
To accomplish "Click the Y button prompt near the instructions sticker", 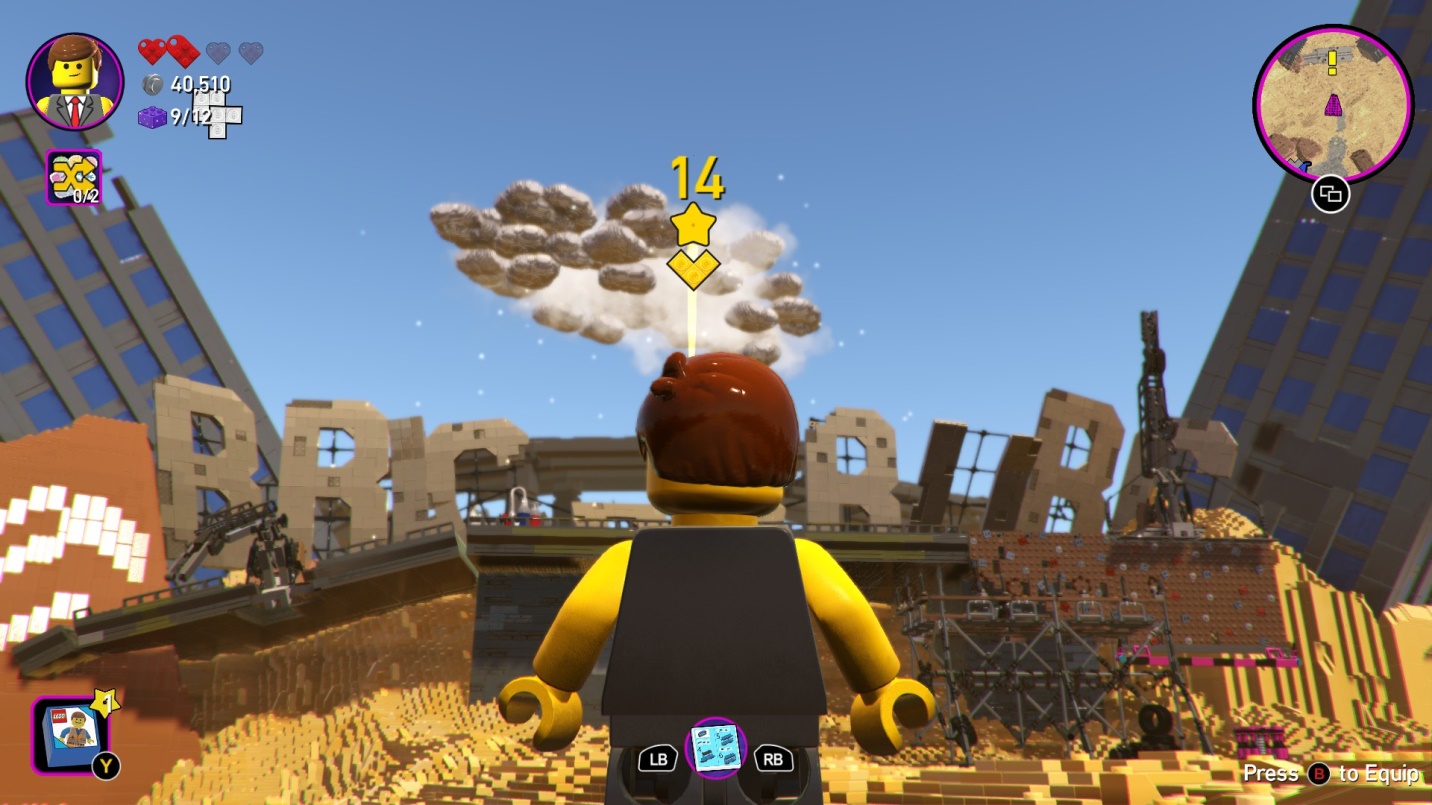I will click(108, 765).
